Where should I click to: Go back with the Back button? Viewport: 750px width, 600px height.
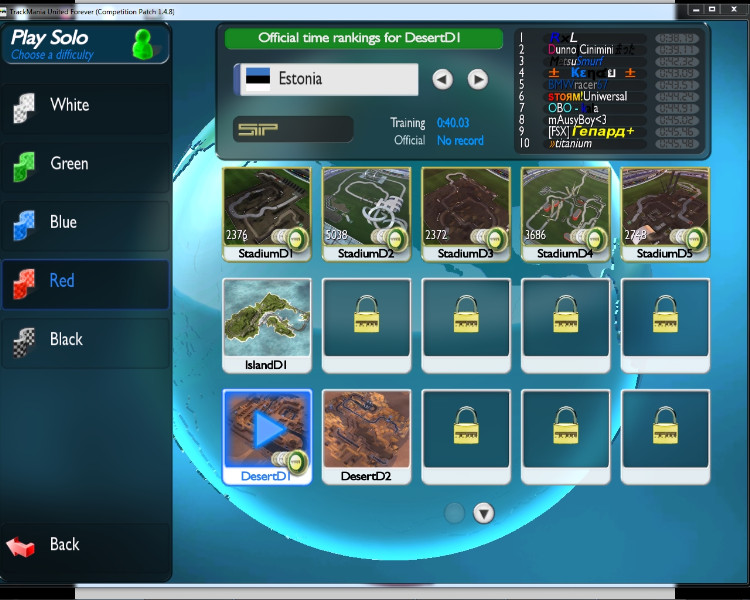pos(84,545)
